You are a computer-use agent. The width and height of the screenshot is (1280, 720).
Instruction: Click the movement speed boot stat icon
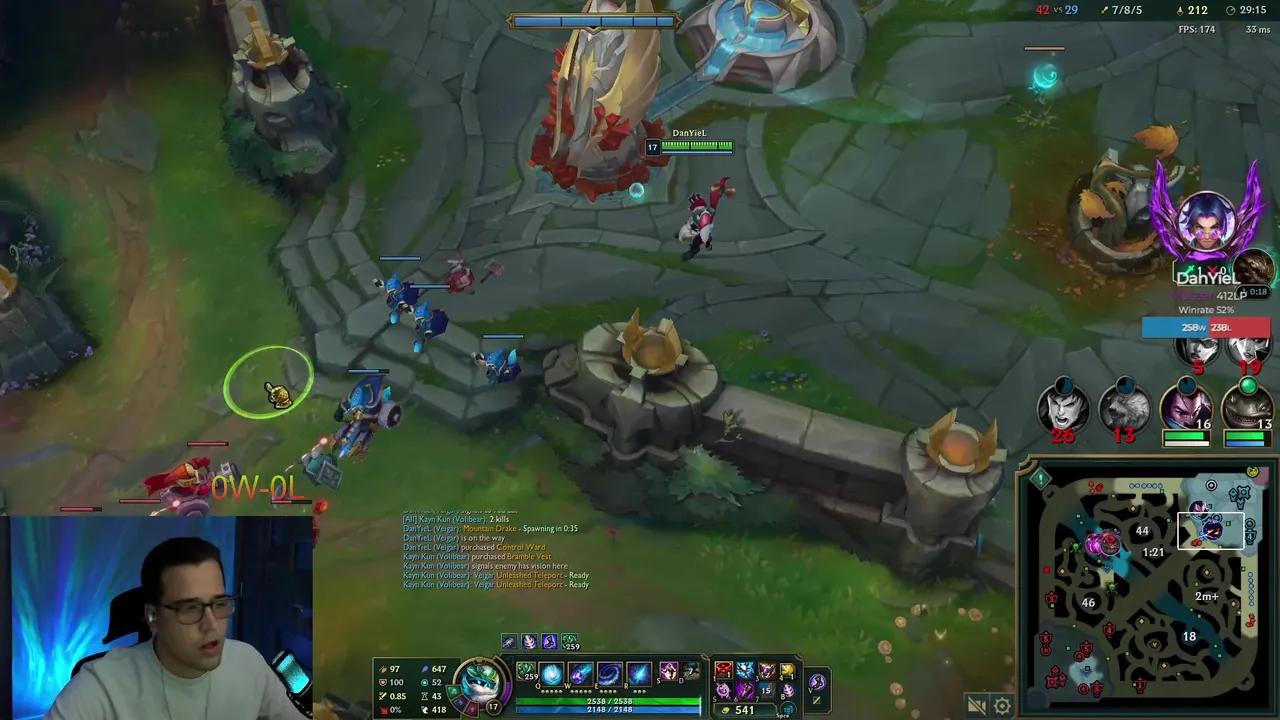(x=425, y=709)
